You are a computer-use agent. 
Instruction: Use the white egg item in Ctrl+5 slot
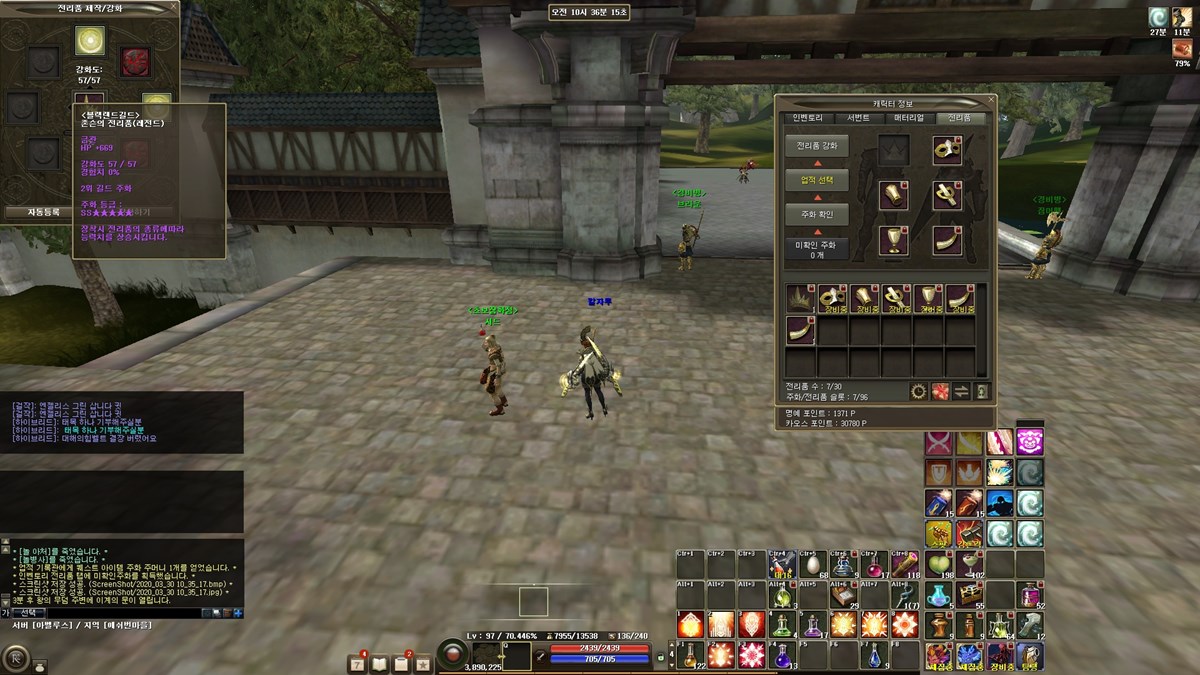tap(814, 567)
